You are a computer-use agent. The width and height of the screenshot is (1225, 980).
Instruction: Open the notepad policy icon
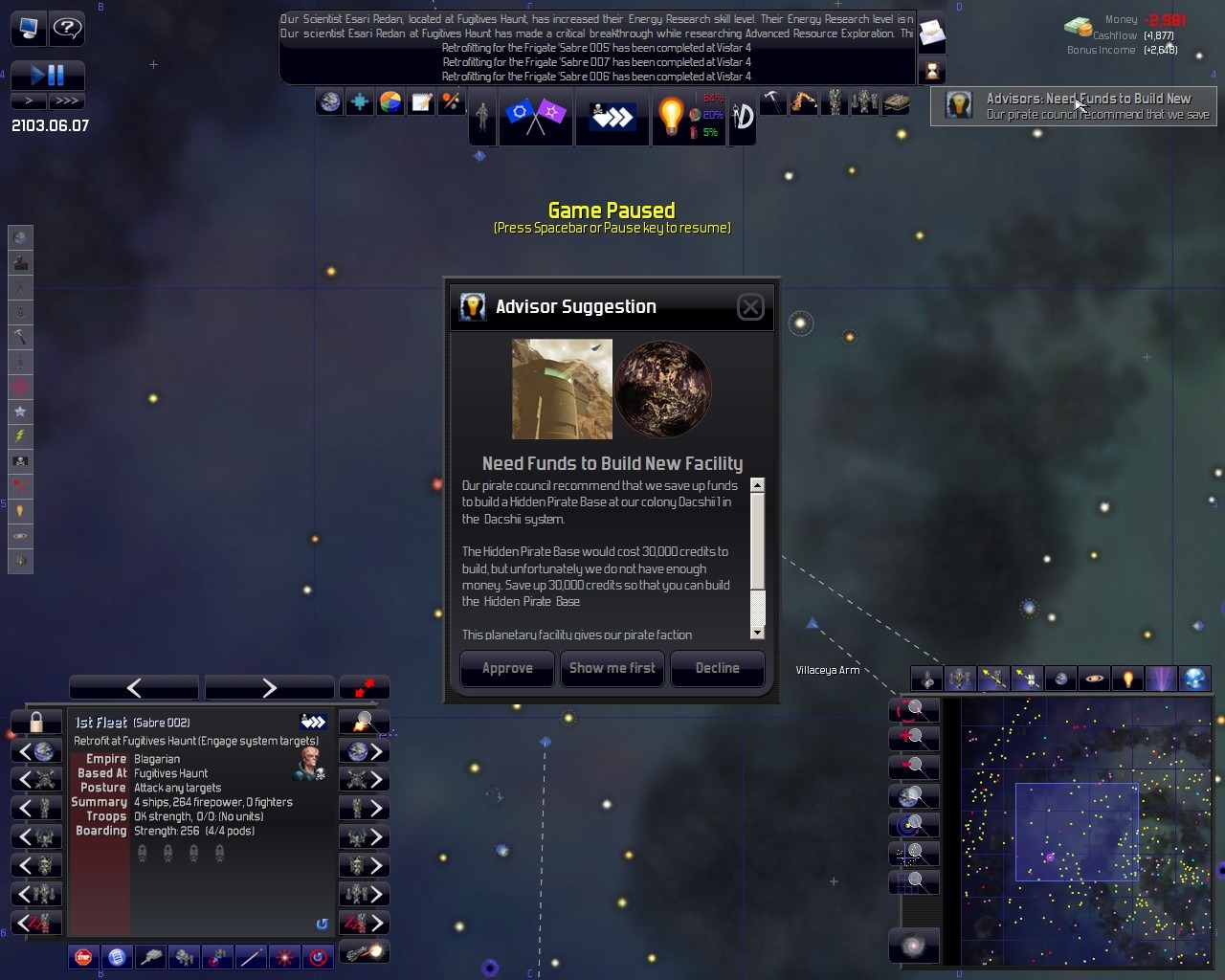tap(421, 102)
